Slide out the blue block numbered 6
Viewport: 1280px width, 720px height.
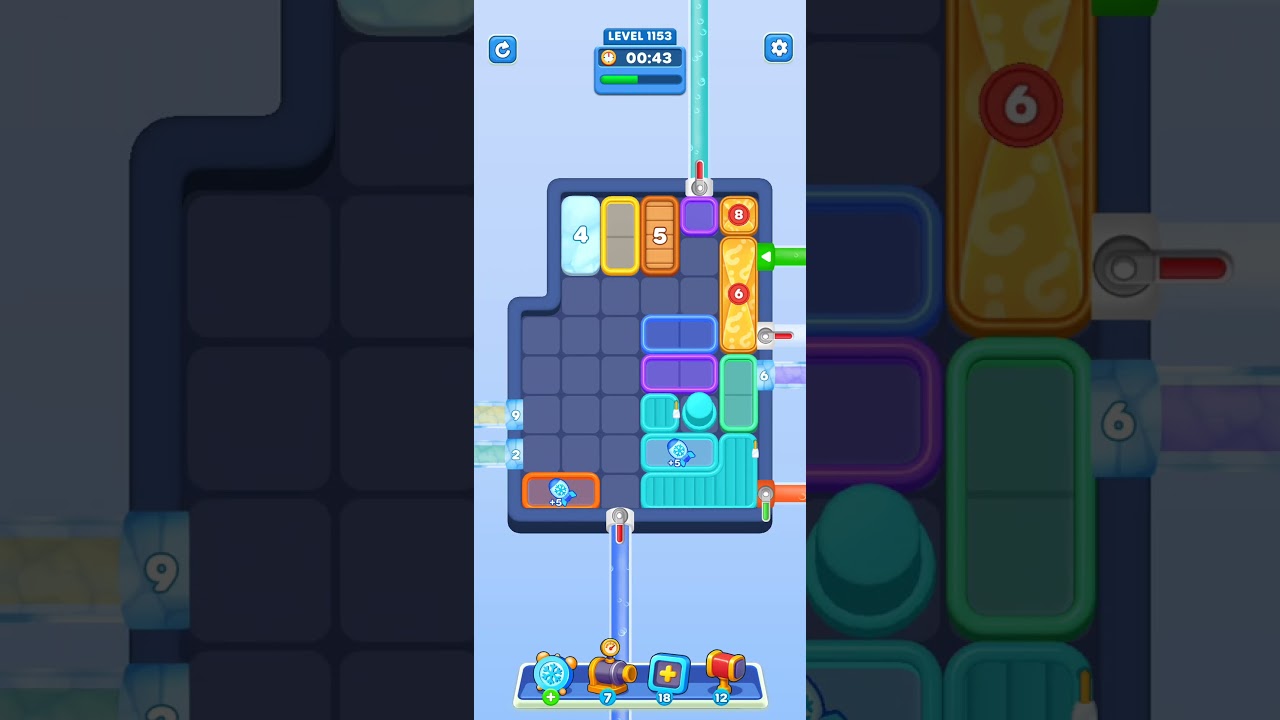pos(764,375)
